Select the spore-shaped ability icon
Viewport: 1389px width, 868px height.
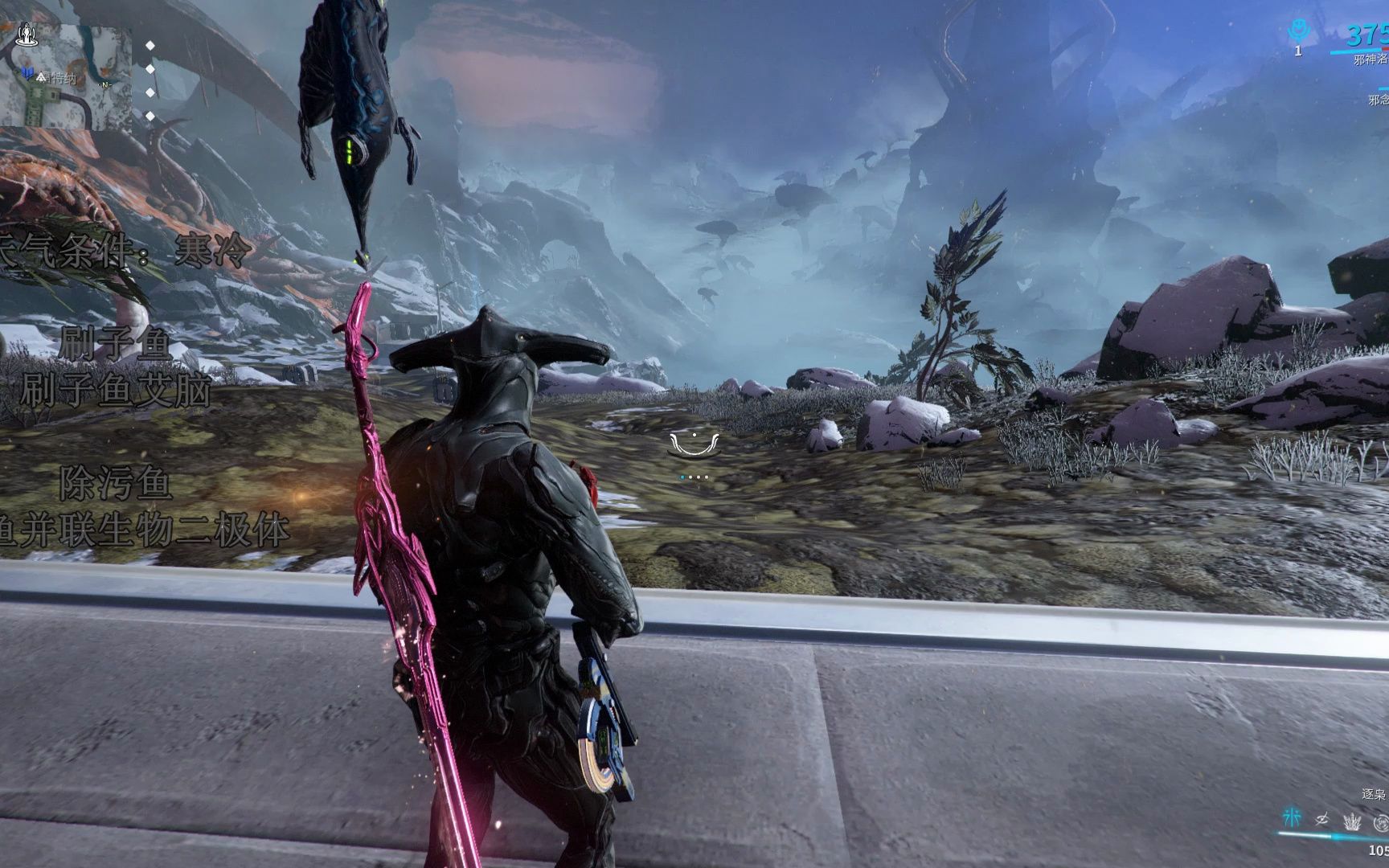pos(1351,821)
